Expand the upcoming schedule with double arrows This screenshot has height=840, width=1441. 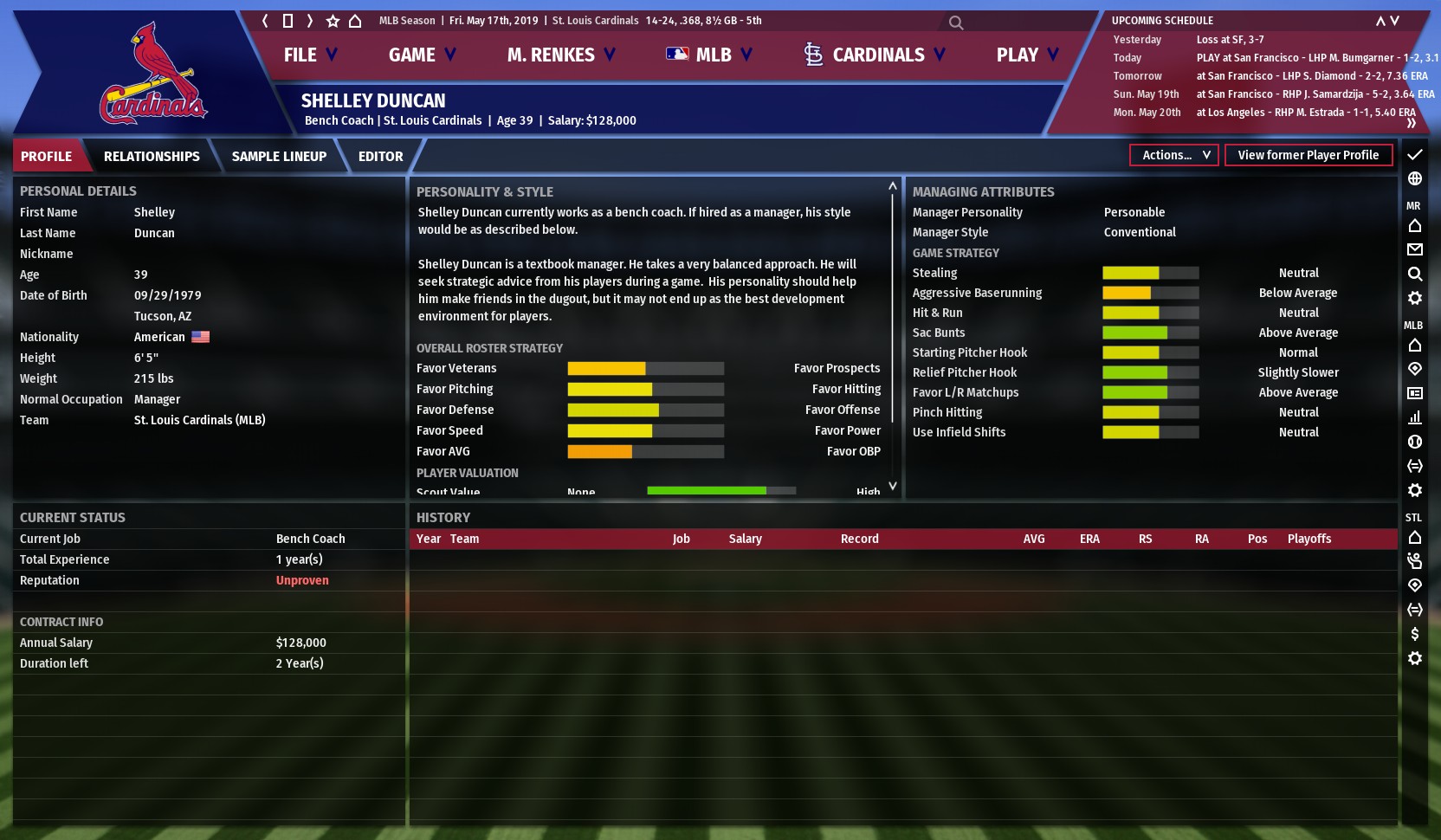(x=1412, y=123)
